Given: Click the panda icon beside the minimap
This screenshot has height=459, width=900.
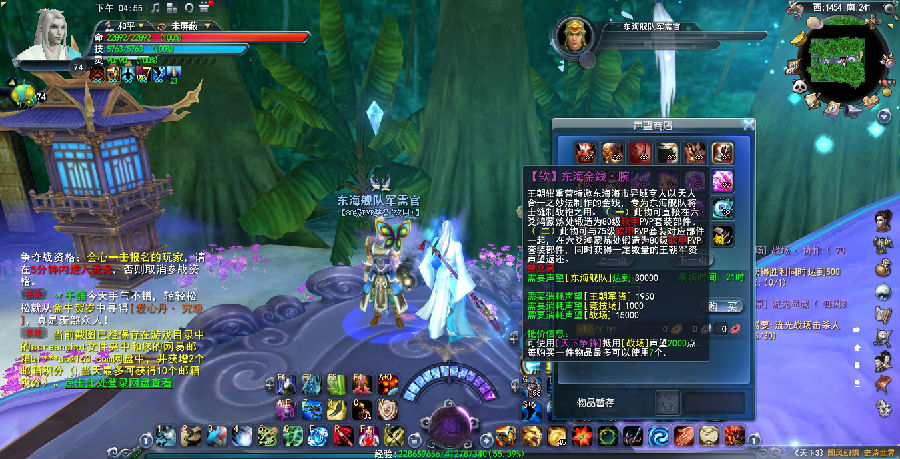Looking at the screenshot, I should 800,87.
